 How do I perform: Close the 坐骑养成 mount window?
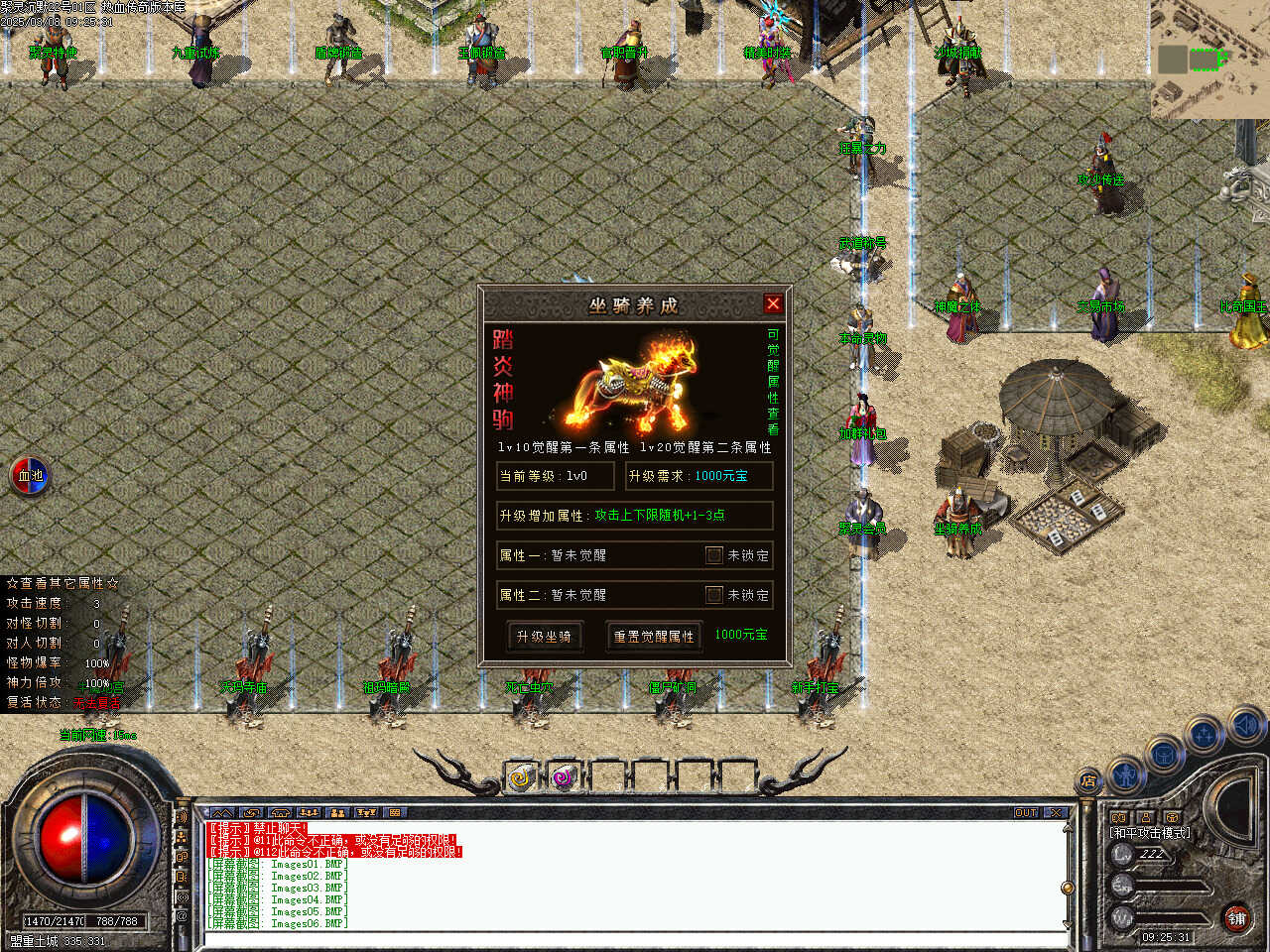[x=773, y=304]
